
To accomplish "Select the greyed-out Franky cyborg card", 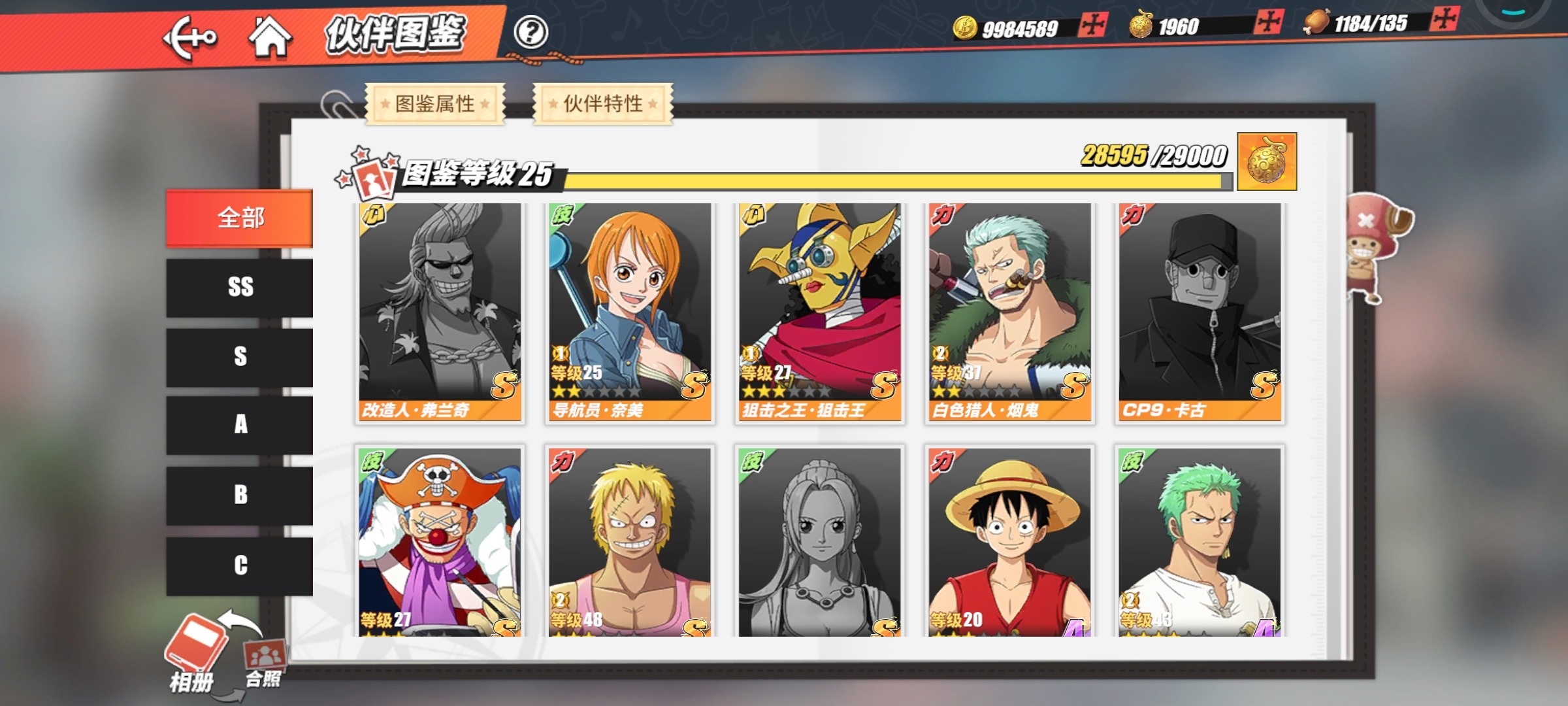I will 440,312.
